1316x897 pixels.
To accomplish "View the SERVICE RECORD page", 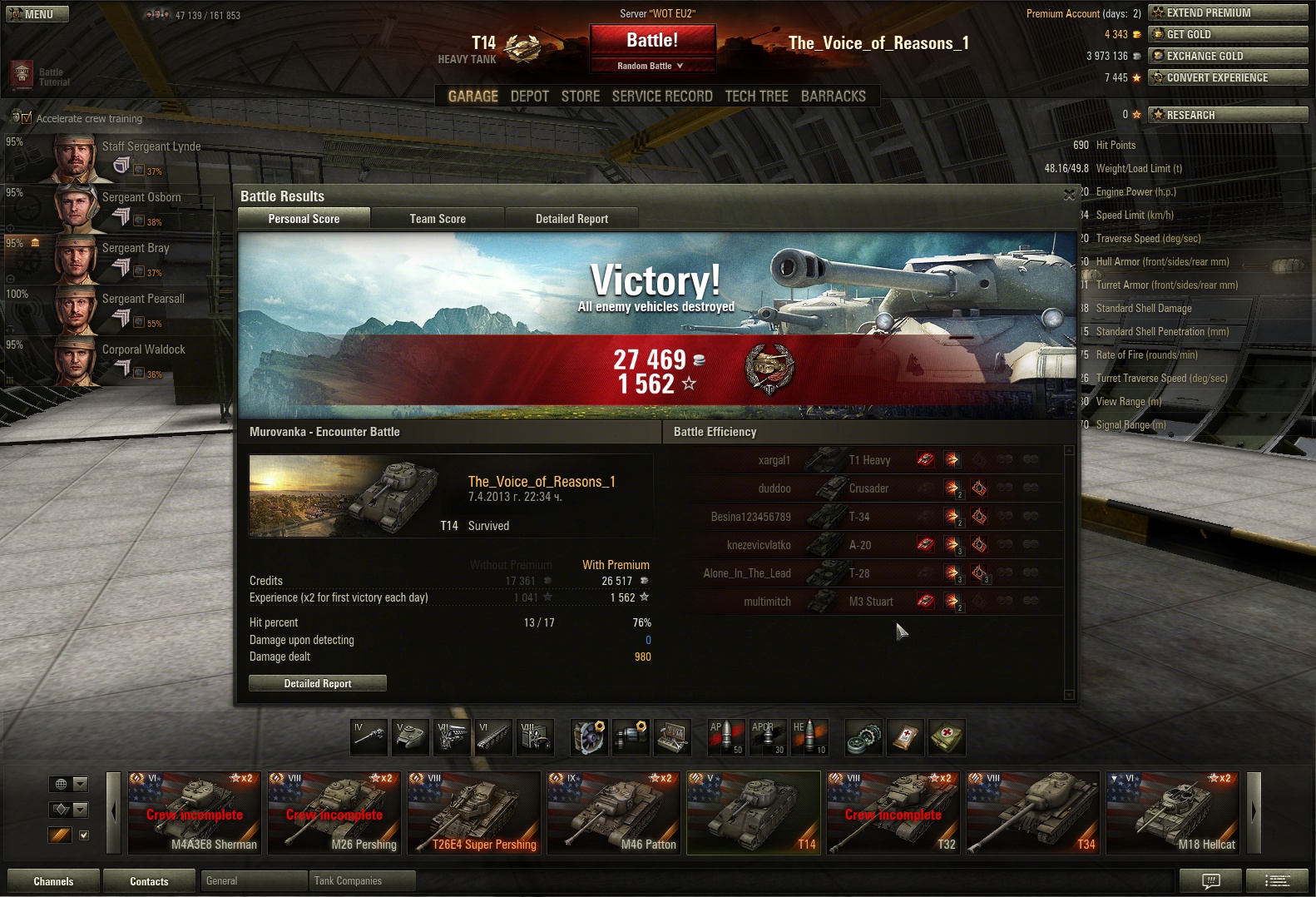I will 662,97.
